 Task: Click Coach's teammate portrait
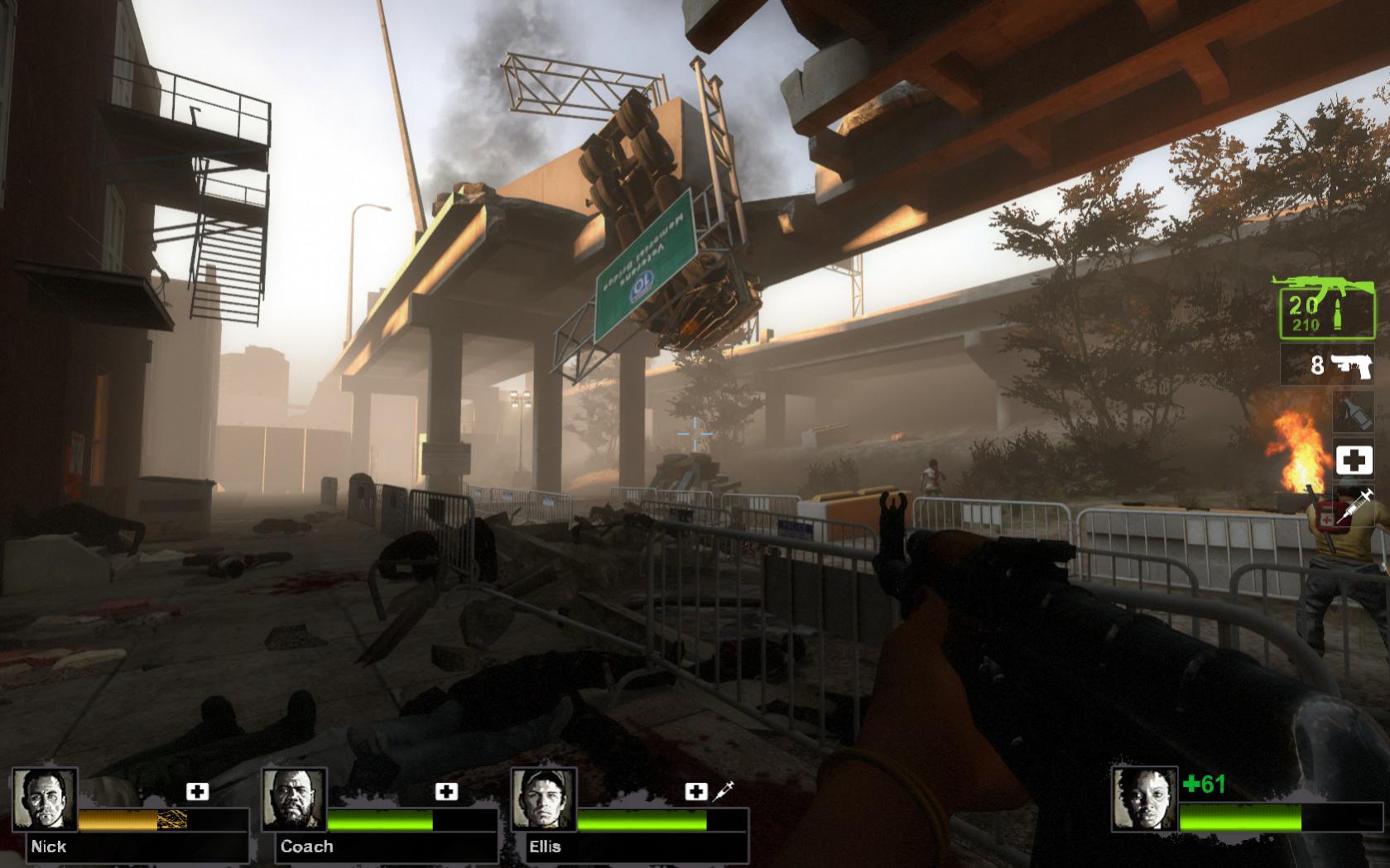point(294,799)
